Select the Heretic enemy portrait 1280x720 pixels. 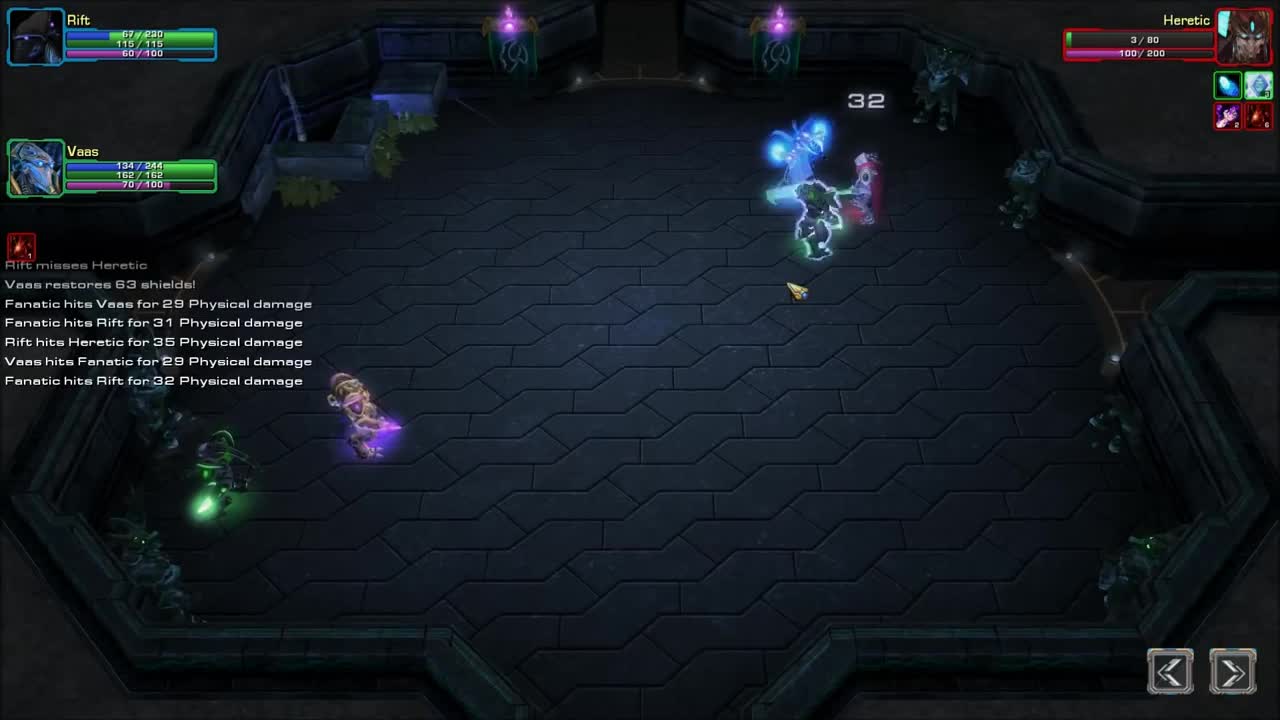tap(1243, 37)
